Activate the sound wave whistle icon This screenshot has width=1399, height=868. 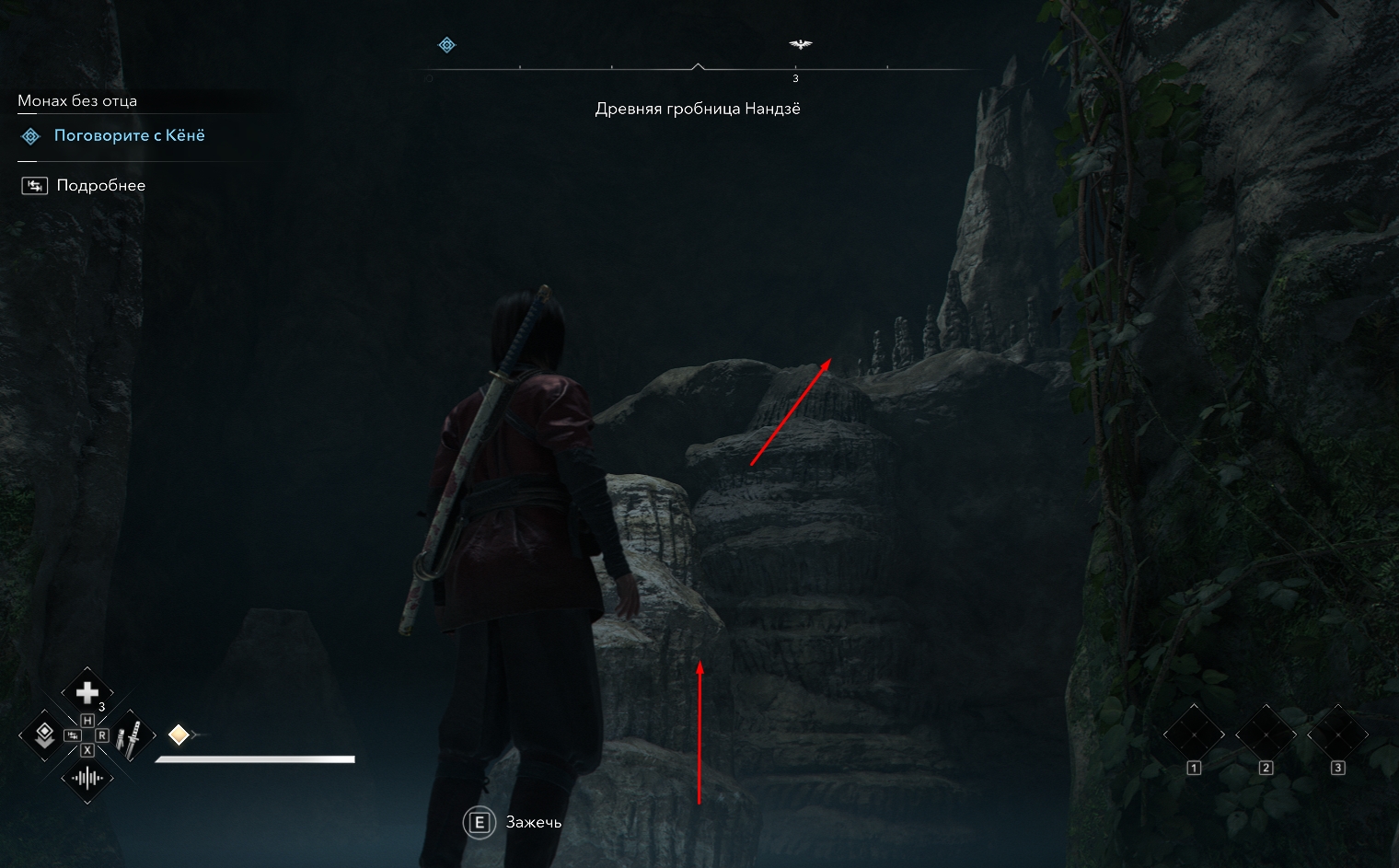coord(87,779)
